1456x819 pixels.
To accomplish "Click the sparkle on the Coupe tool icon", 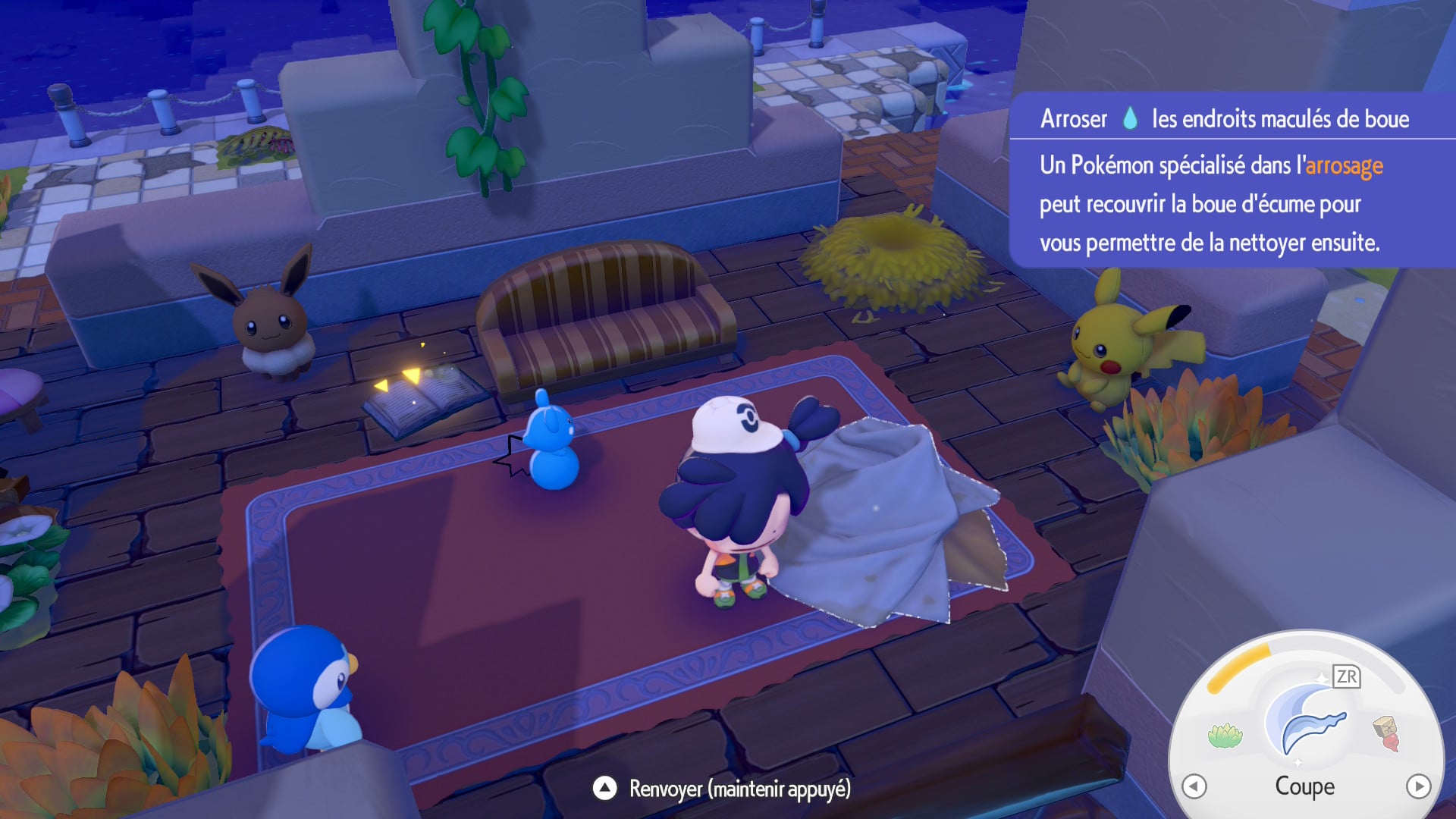I will pyautogui.click(x=1323, y=677).
